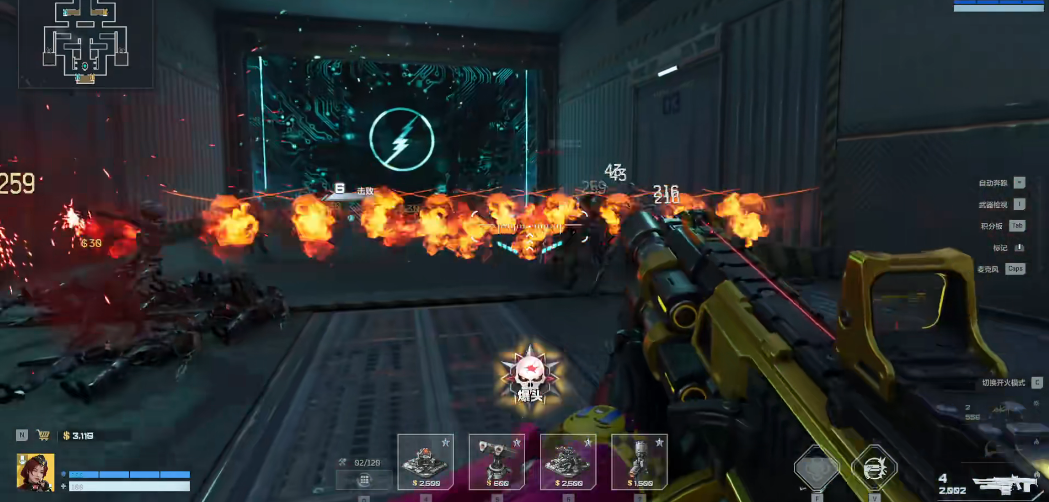Open the build grid menu button

(x=364, y=480)
